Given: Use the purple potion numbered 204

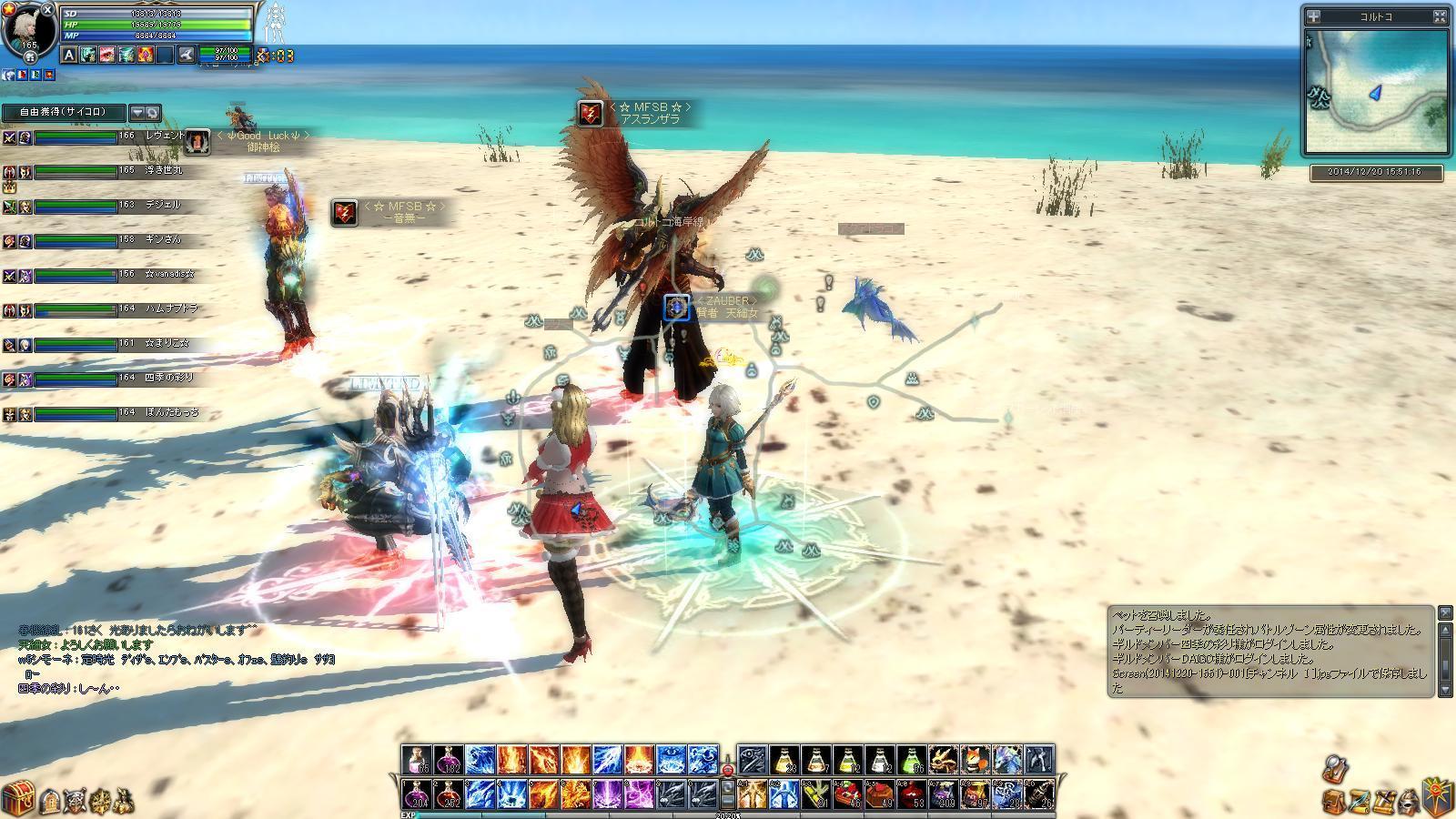Looking at the screenshot, I should point(417,794).
